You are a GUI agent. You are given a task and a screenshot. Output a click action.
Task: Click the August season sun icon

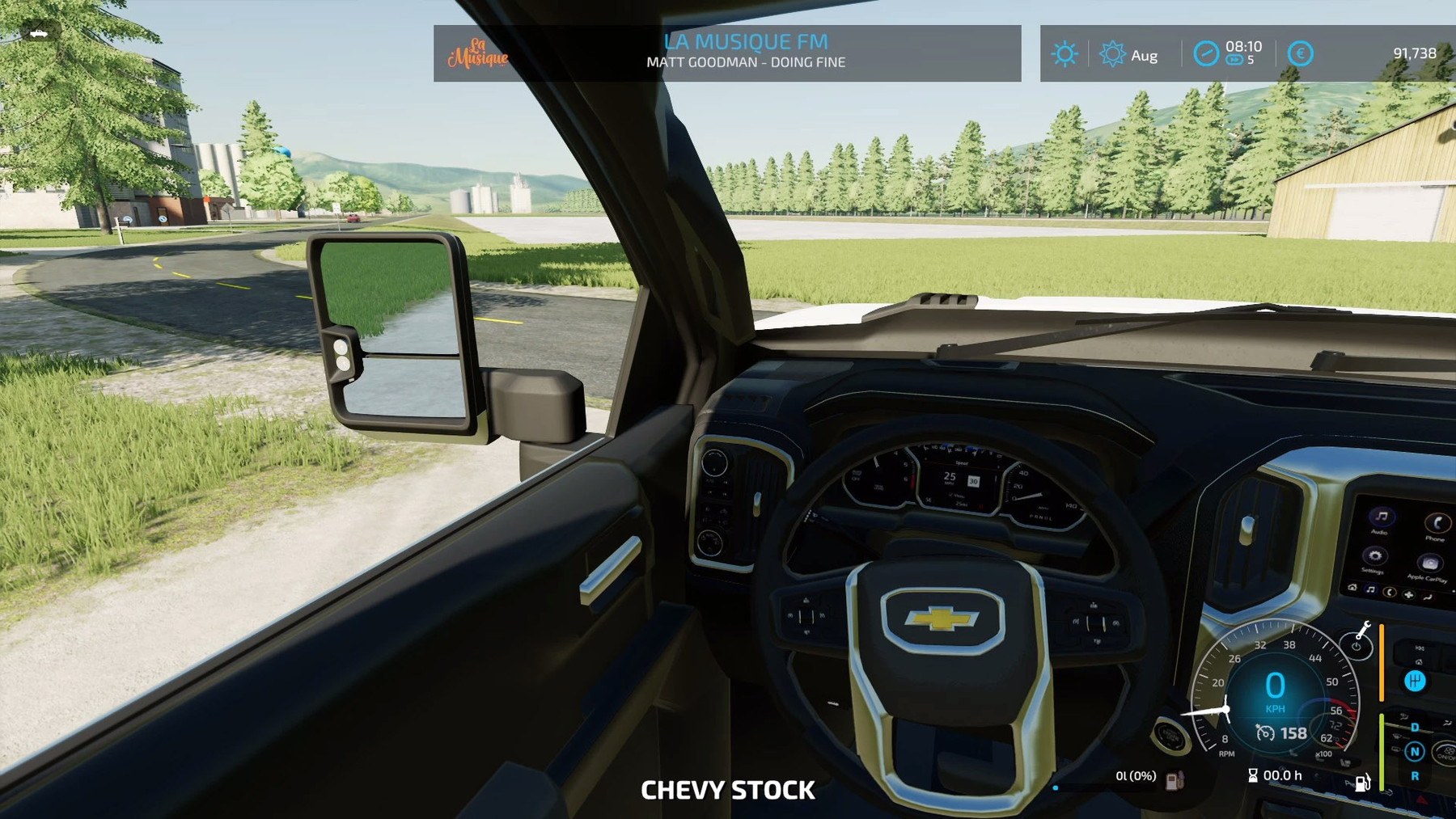point(1112,54)
